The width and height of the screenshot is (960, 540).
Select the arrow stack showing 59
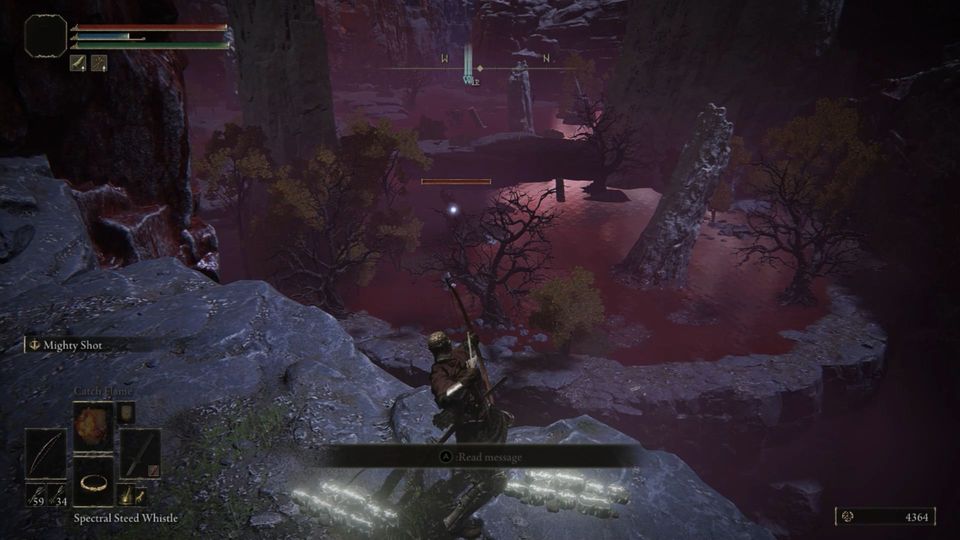(x=39, y=496)
